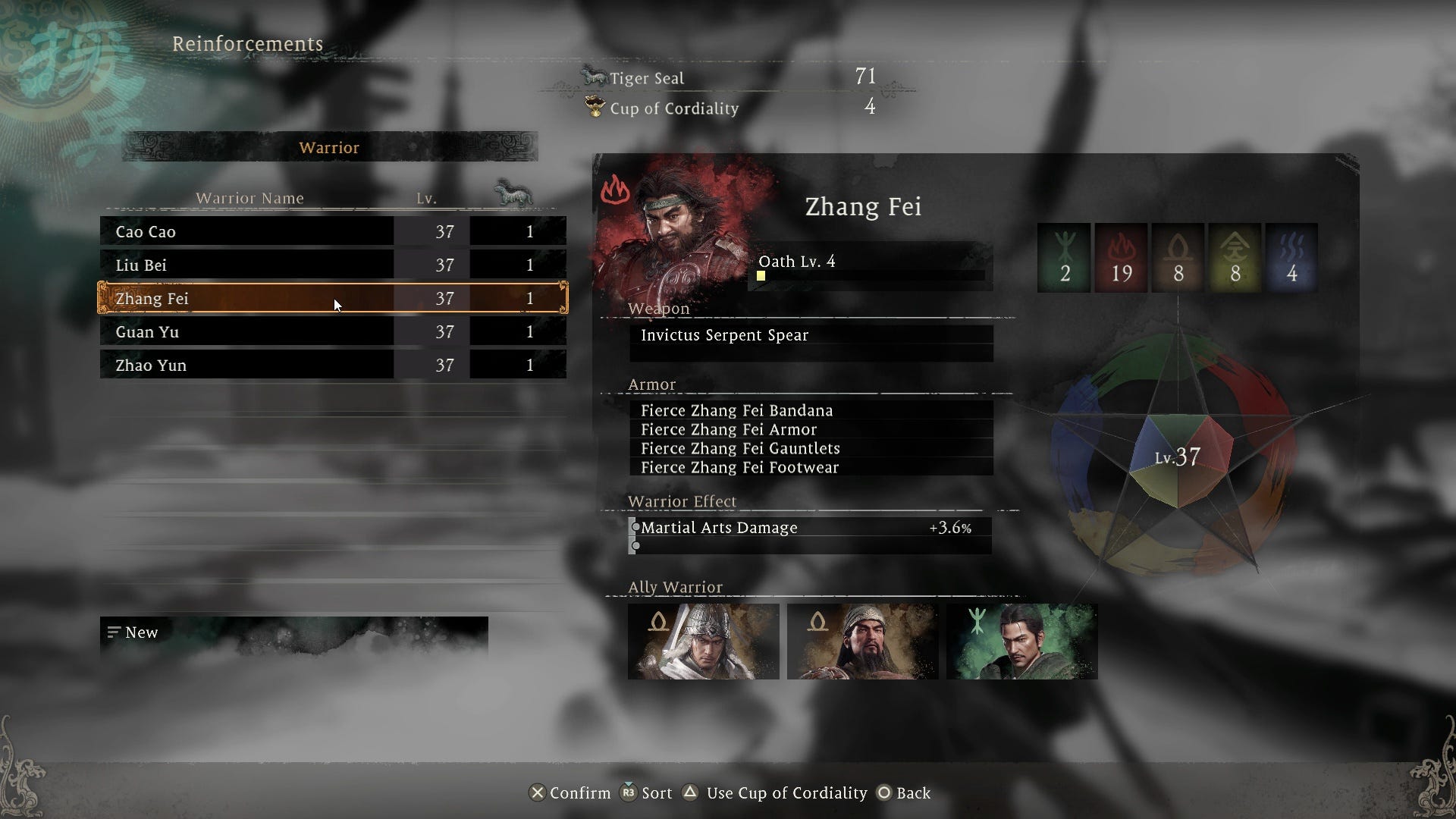Change sorting via the New sort box
This screenshot has height=819, width=1456.
click(293, 632)
